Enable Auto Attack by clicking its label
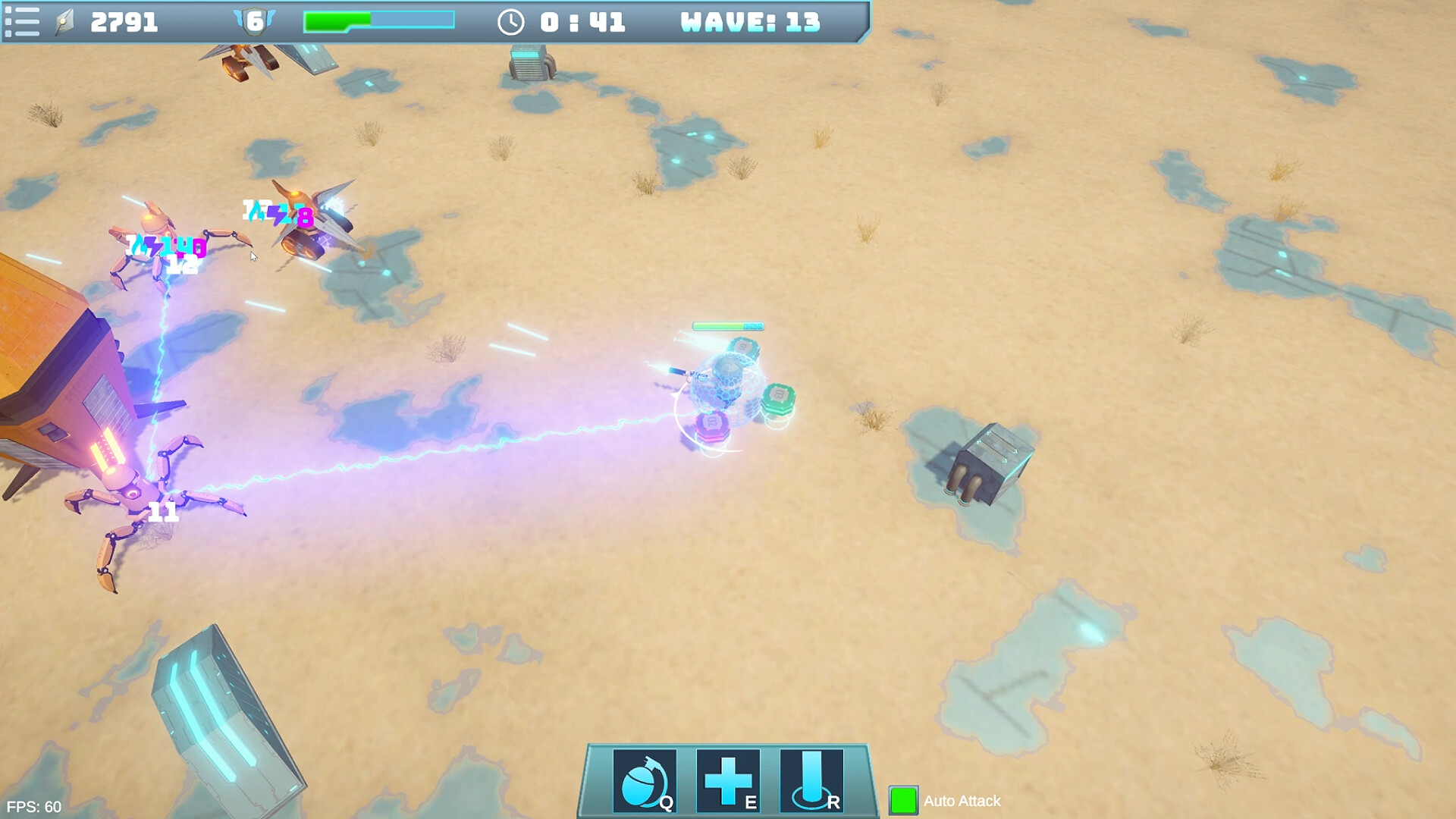 click(960, 801)
